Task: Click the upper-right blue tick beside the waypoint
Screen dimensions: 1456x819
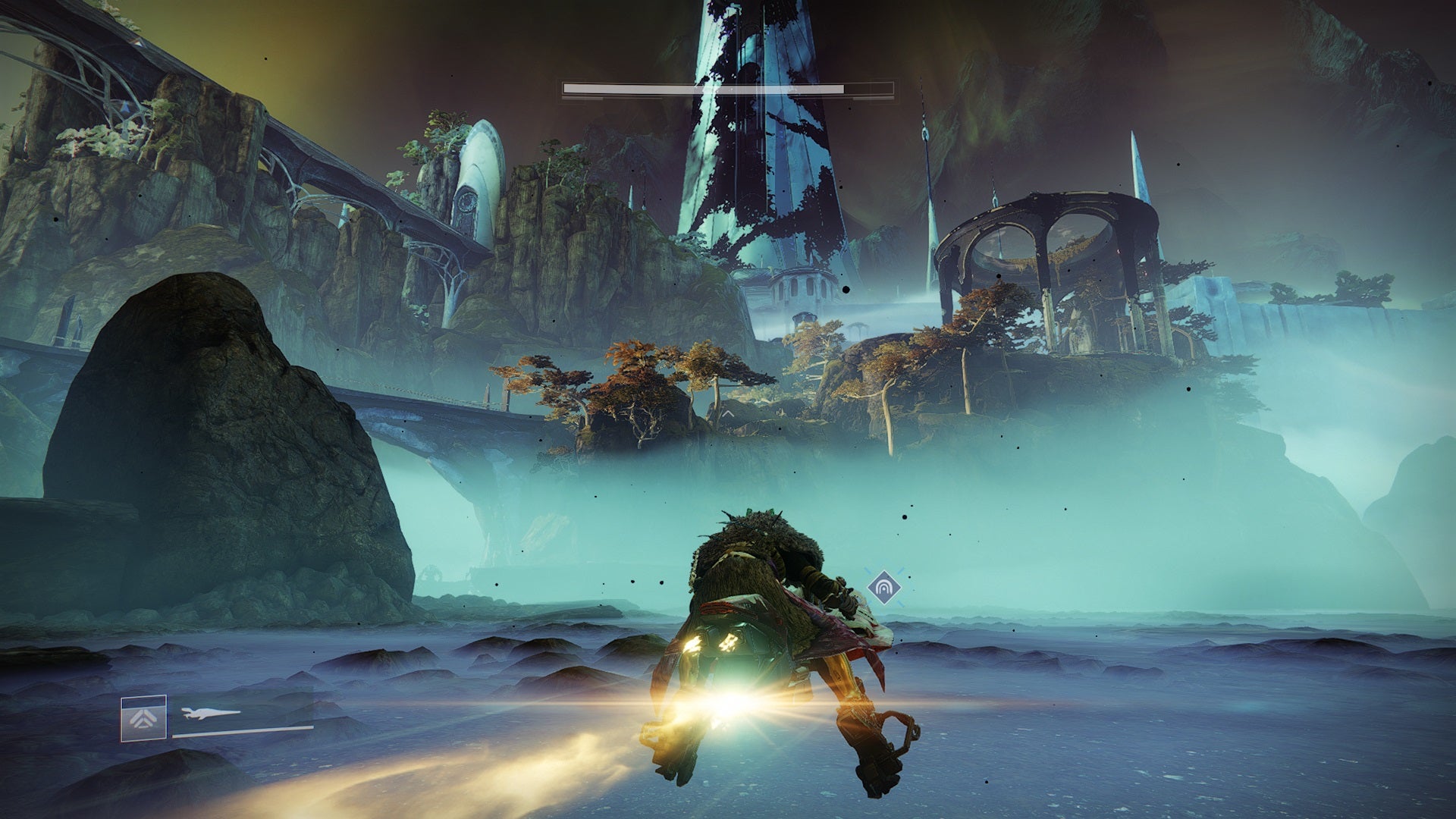Action: [x=900, y=570]
